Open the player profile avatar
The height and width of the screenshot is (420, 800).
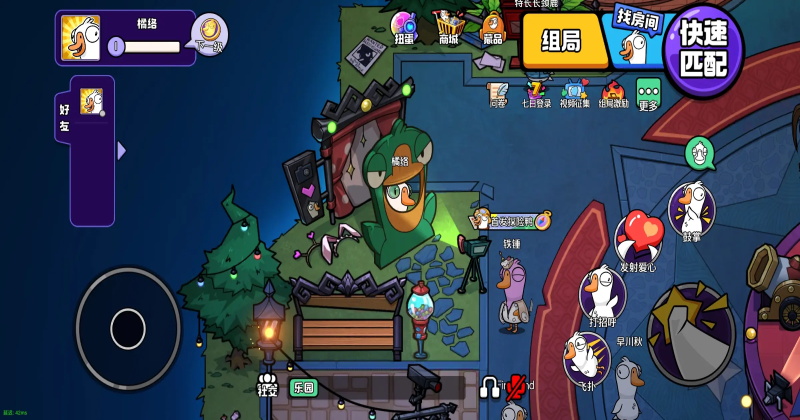click(80, 38)
